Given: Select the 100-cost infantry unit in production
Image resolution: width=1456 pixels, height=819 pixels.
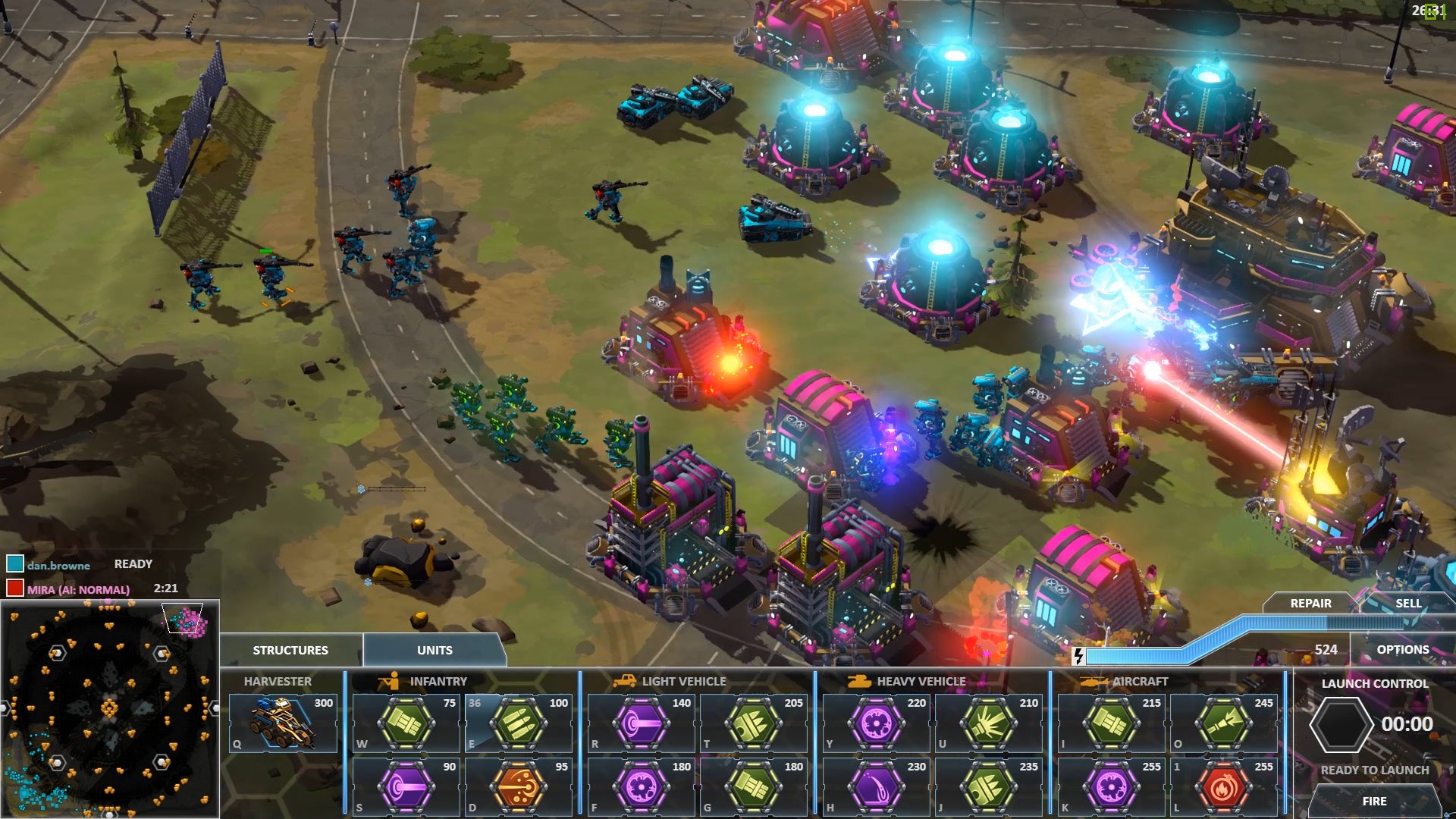Looking at the screenshot, I should [519, 723].
